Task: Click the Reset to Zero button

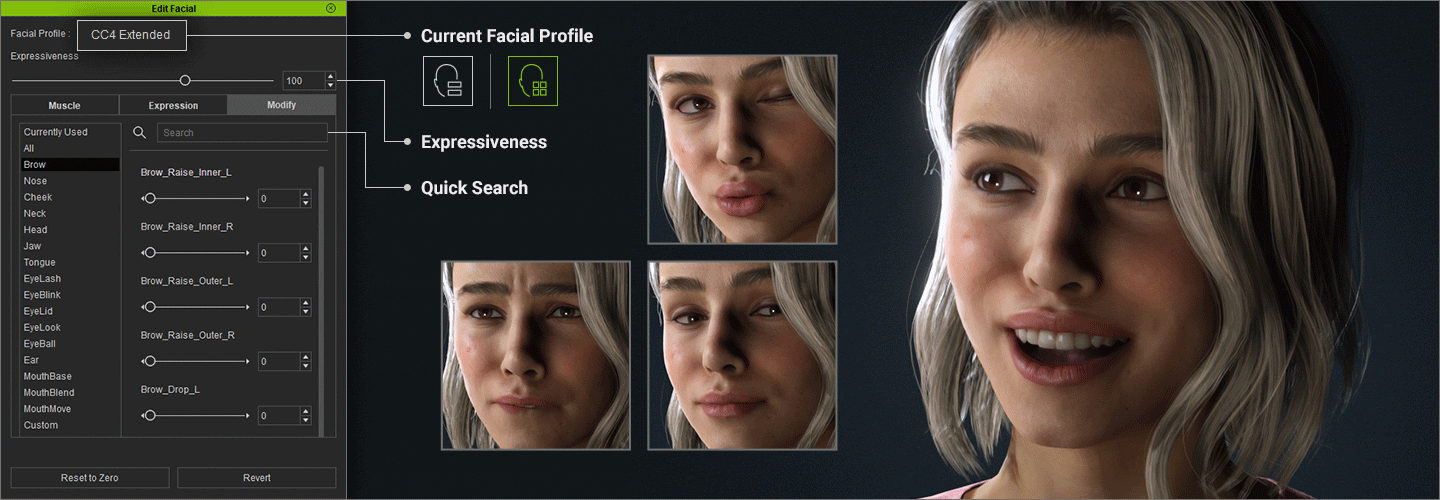Action: click(x=90, y=478)
